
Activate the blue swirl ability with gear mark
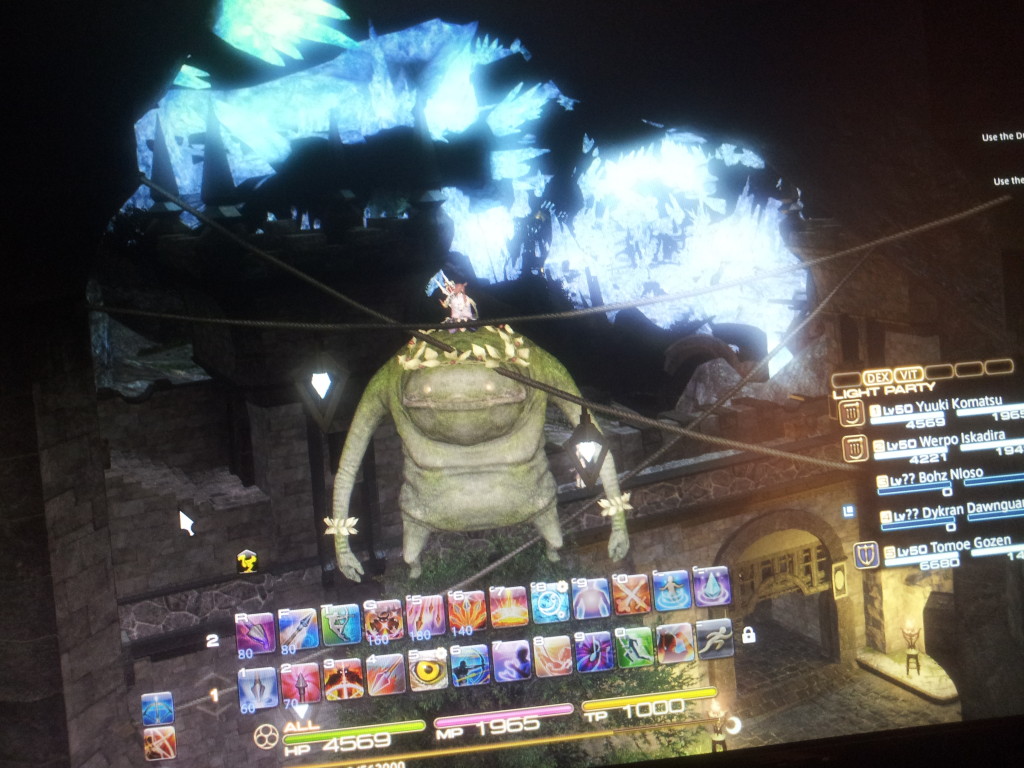[550, 602]
